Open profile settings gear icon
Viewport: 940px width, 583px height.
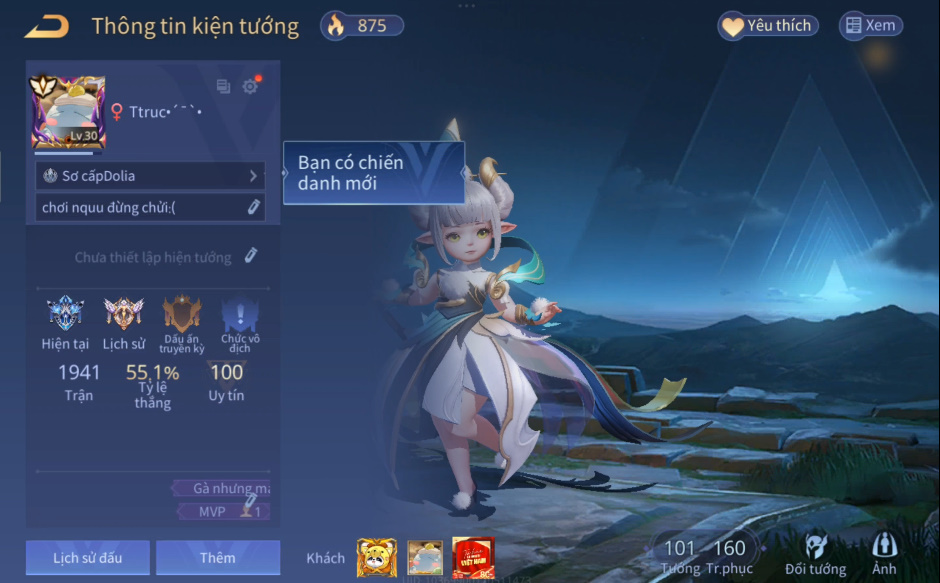click(x=250, y=87)
